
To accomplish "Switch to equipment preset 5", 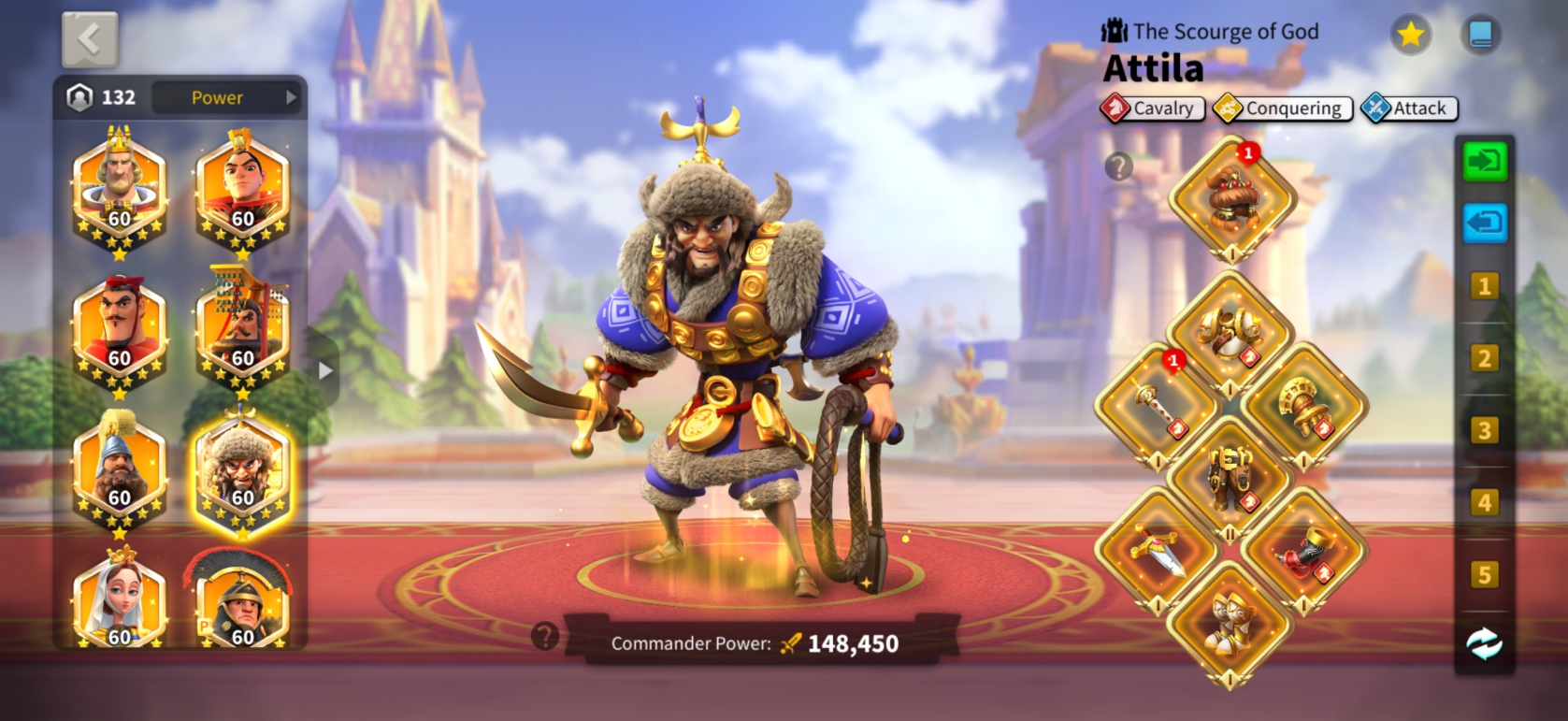I will pyautogui.click(x=1484, y=574).
